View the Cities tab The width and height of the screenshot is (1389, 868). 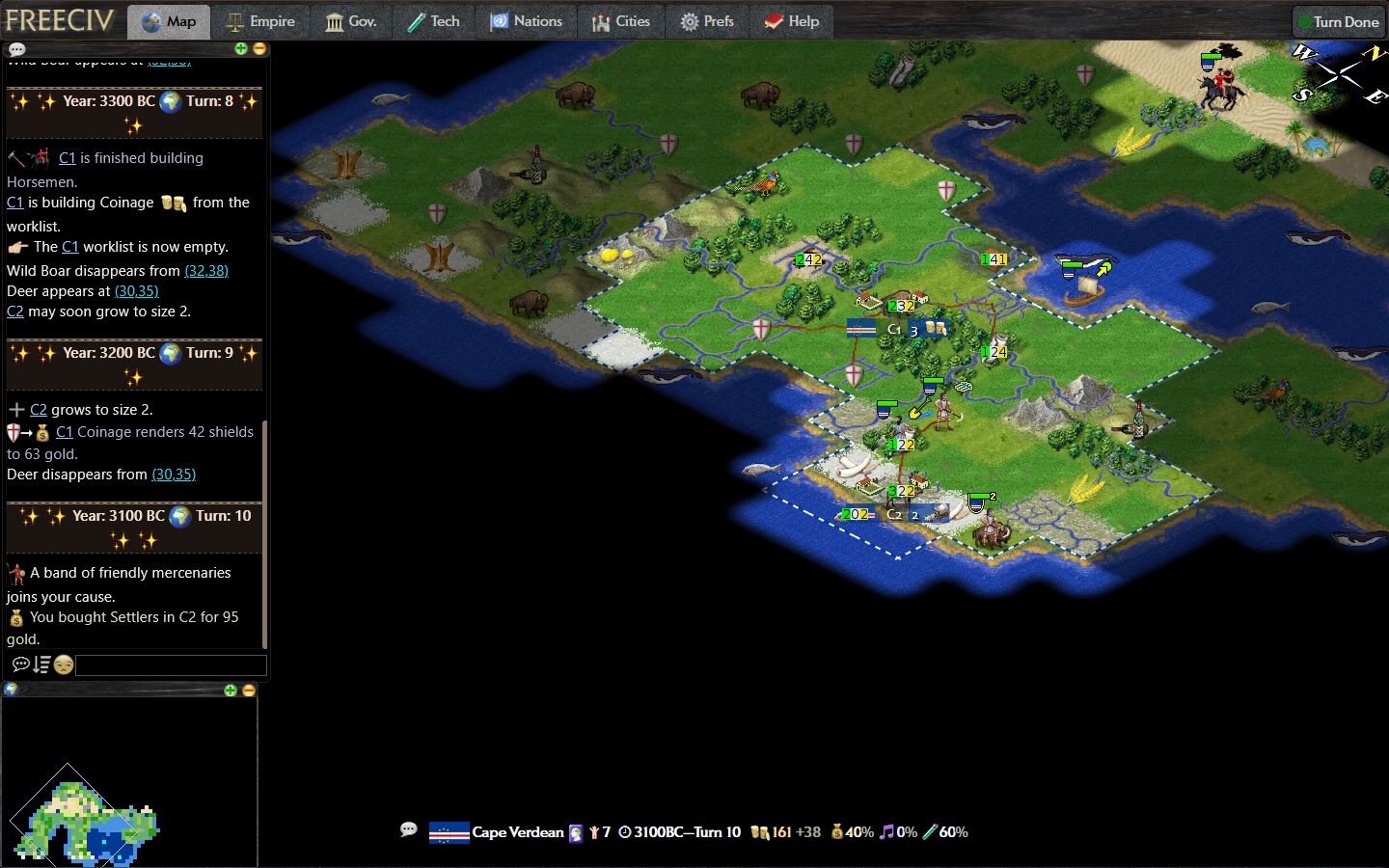(x=621, y=21)
